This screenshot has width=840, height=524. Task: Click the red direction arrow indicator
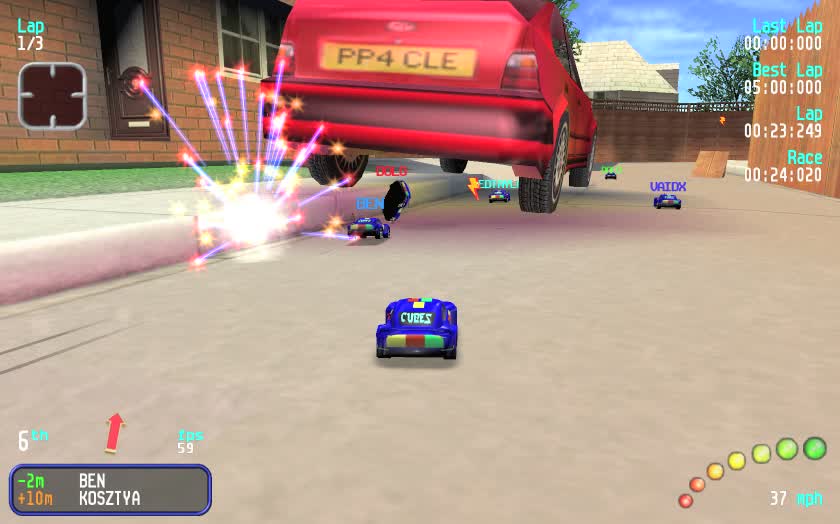click(x=115, y=432)
